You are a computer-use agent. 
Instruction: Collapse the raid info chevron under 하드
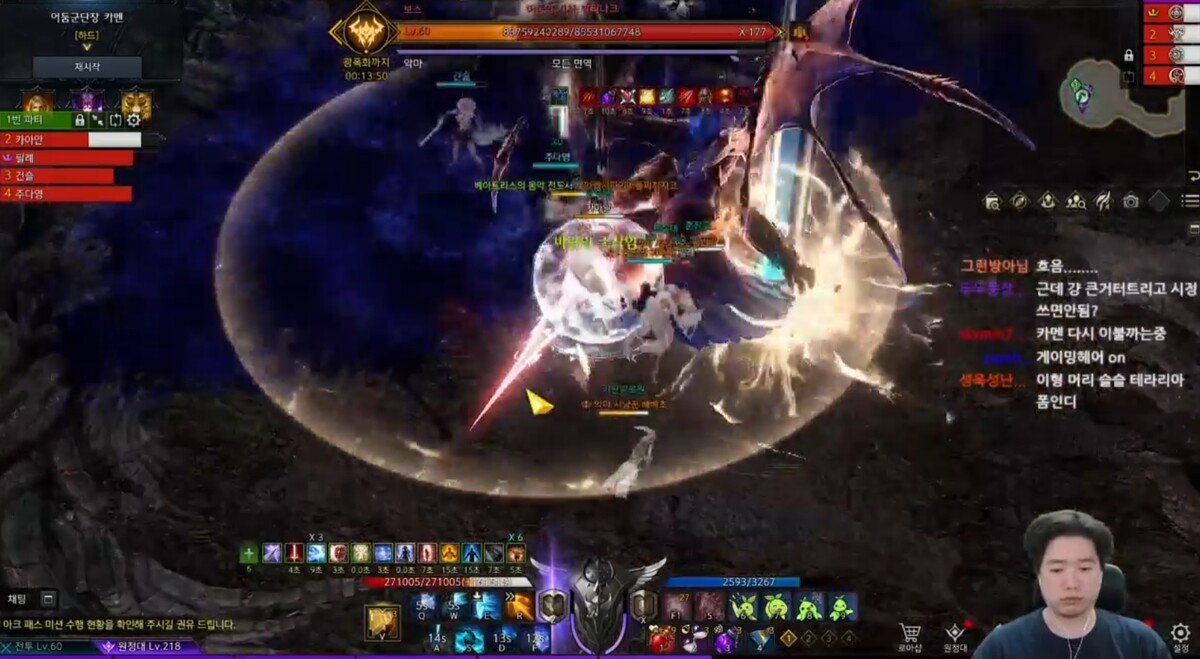coord(86,46)
